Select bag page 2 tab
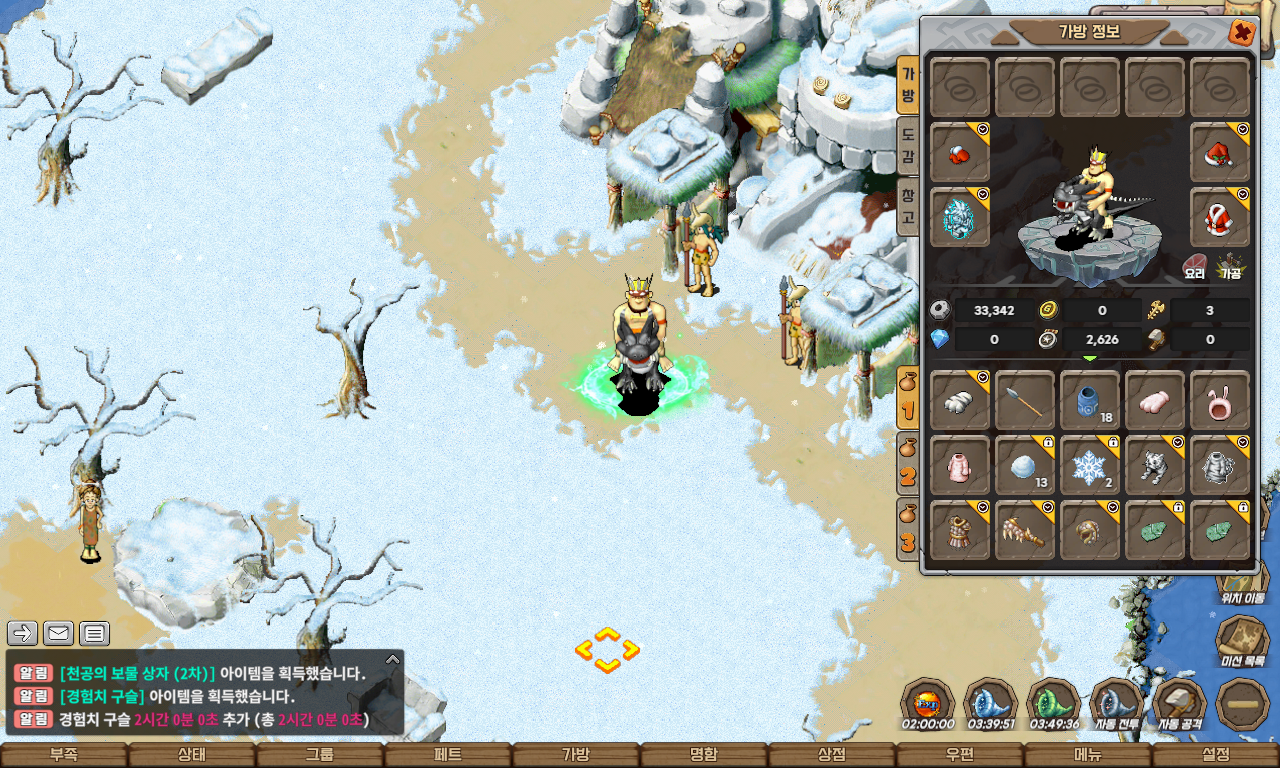This screenshot has height=768, width=1280. coord(908,463)
